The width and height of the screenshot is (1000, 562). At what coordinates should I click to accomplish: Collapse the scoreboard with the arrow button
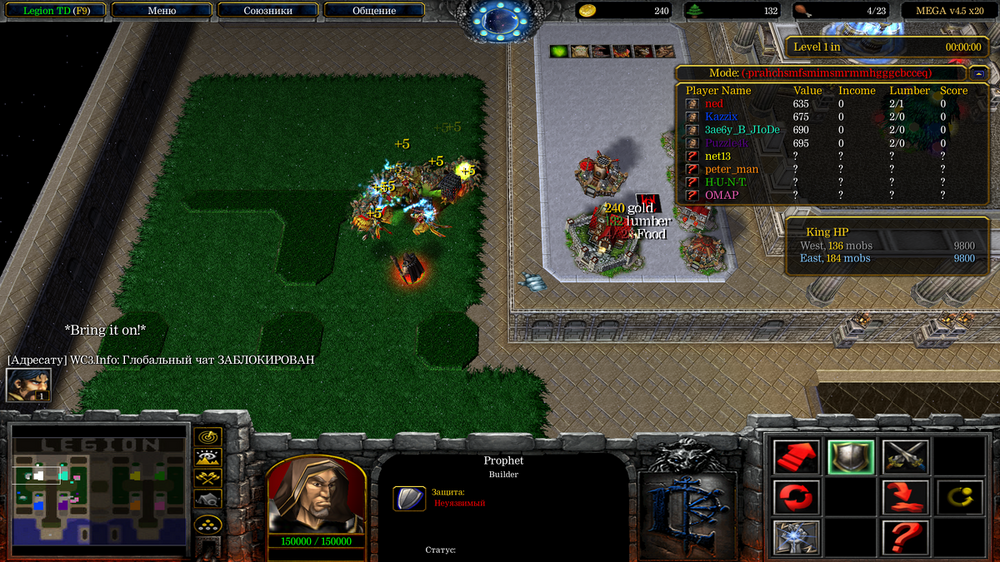(978, 73)
